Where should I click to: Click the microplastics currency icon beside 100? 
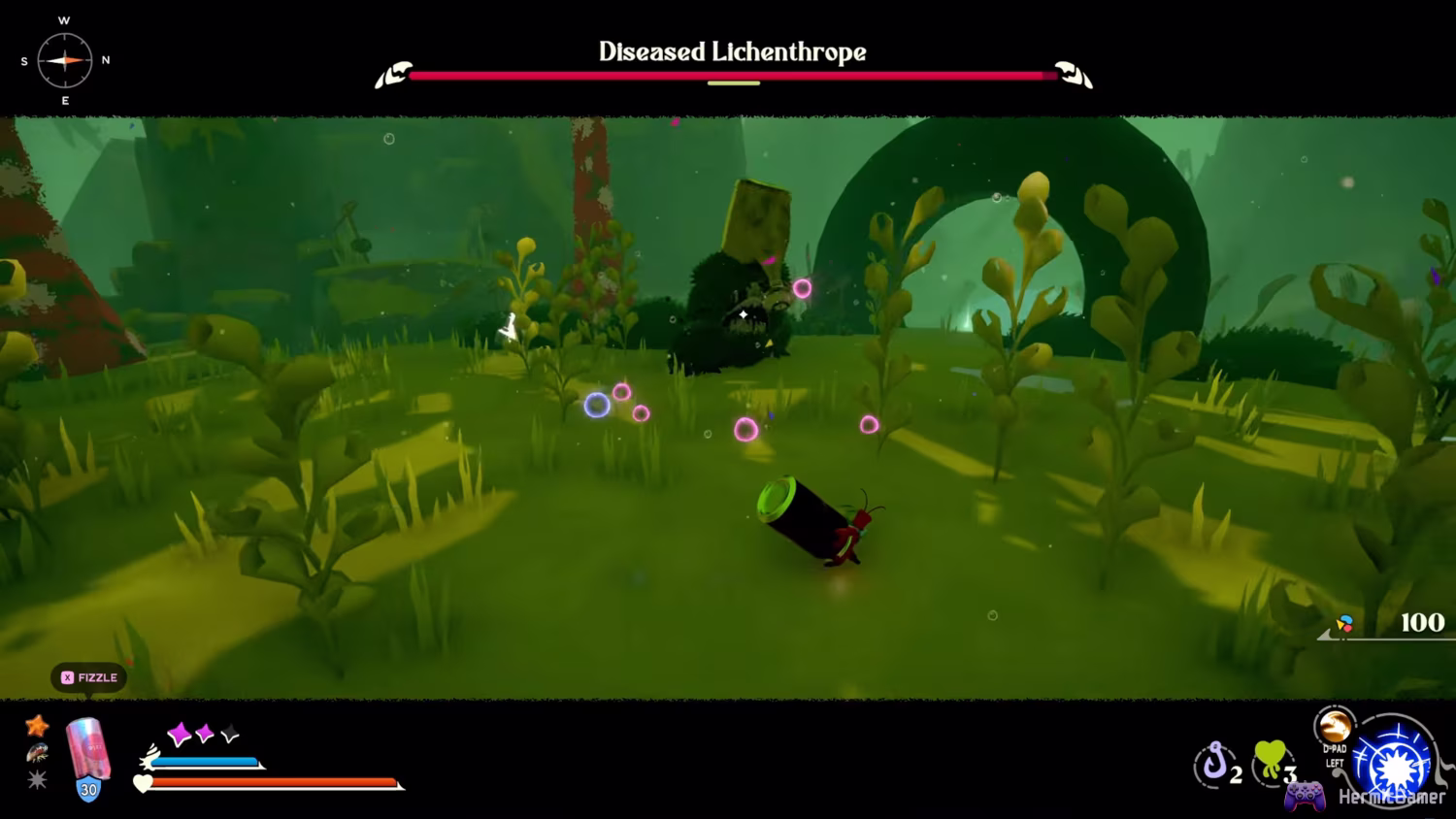[x=1344, y=624]
